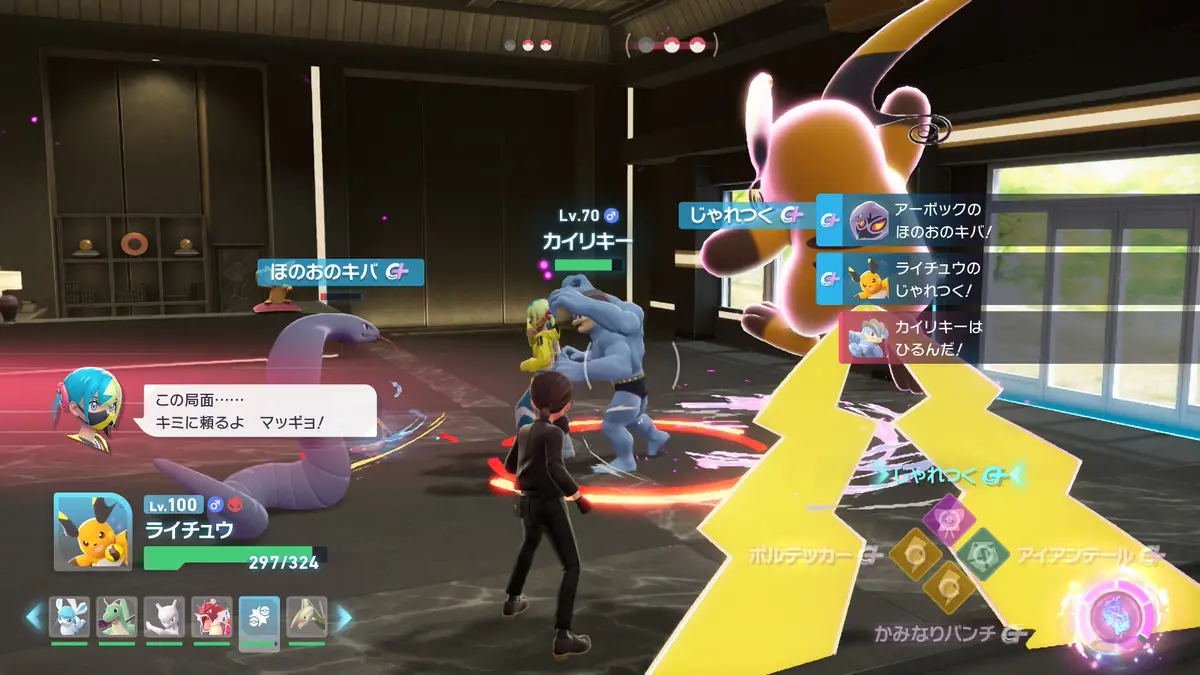Switch to Glaceon in the party bar
This screenshot has width=1200, height=675.
click(x=69, y=618)
